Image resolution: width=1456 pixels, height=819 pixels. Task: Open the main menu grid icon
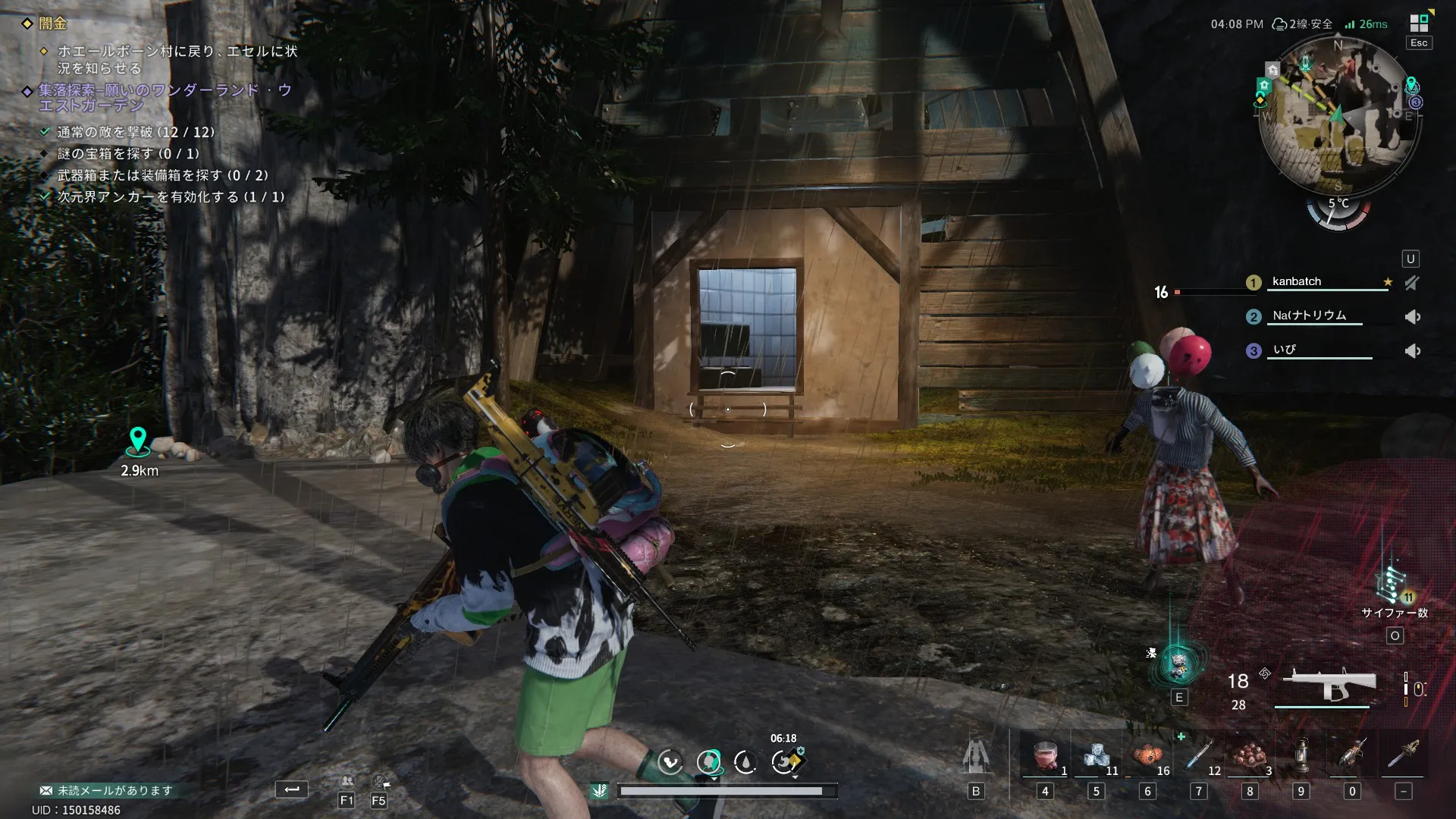pyautogui.click(x=1419, y=24)
